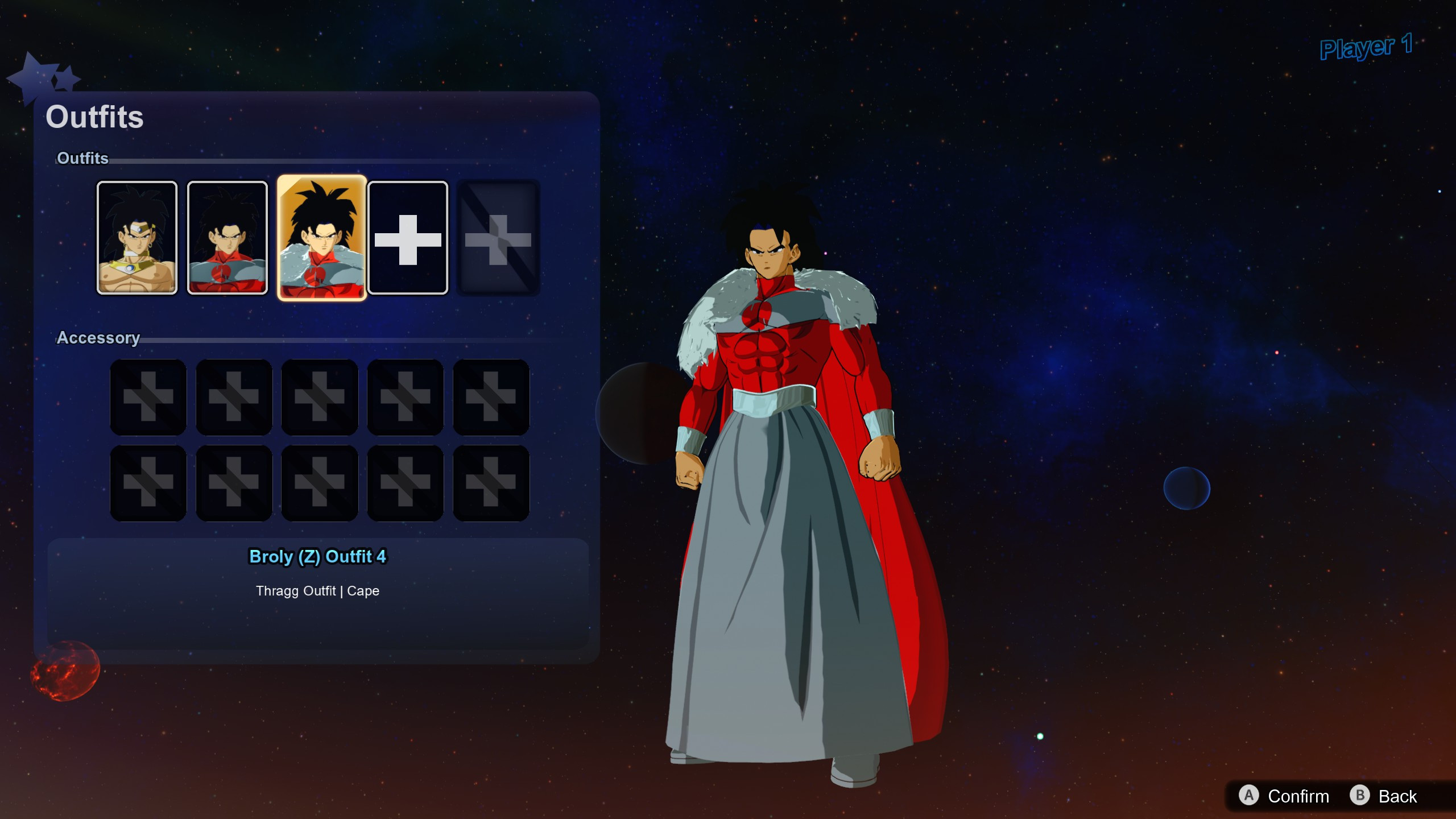Click the Broly (Z) Outfit 4 label

click(318, 557)
